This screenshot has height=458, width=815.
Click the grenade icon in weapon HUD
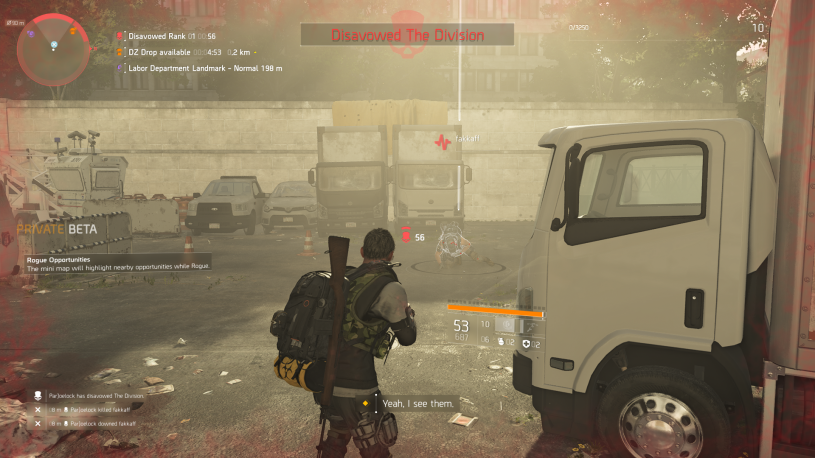[499, 343]
